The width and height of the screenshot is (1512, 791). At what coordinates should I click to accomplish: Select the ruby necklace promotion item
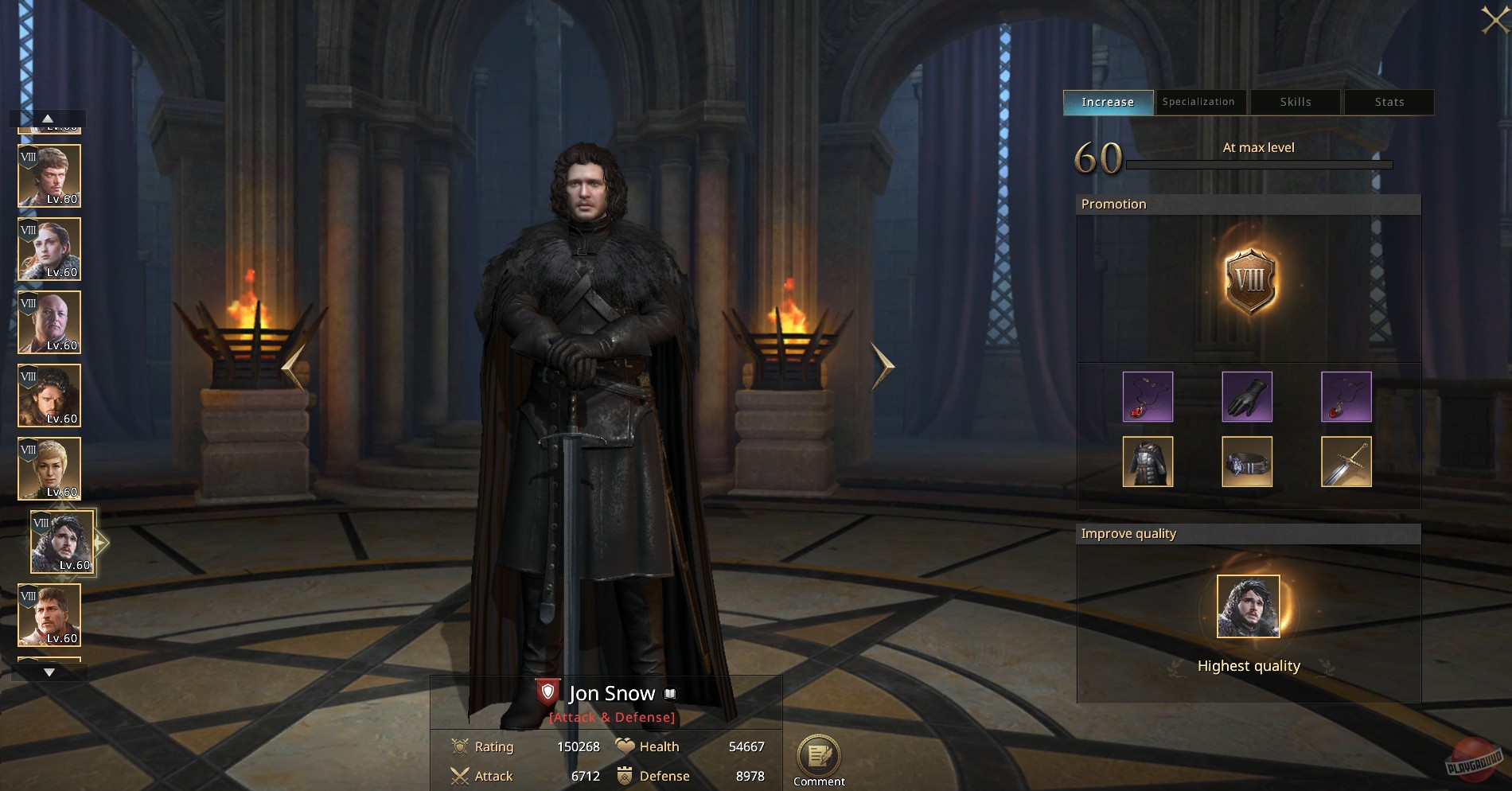coord(1148,396)
